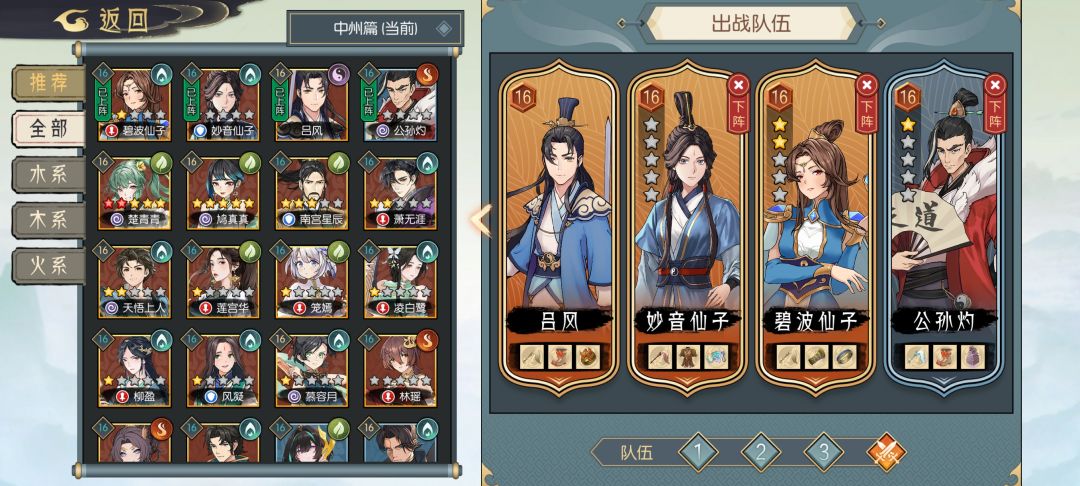Image resolution: width=1080 pixels, height=486 pixels.
Task: Switch to the 全部 filter tab
Action: [x=48, y=128]
